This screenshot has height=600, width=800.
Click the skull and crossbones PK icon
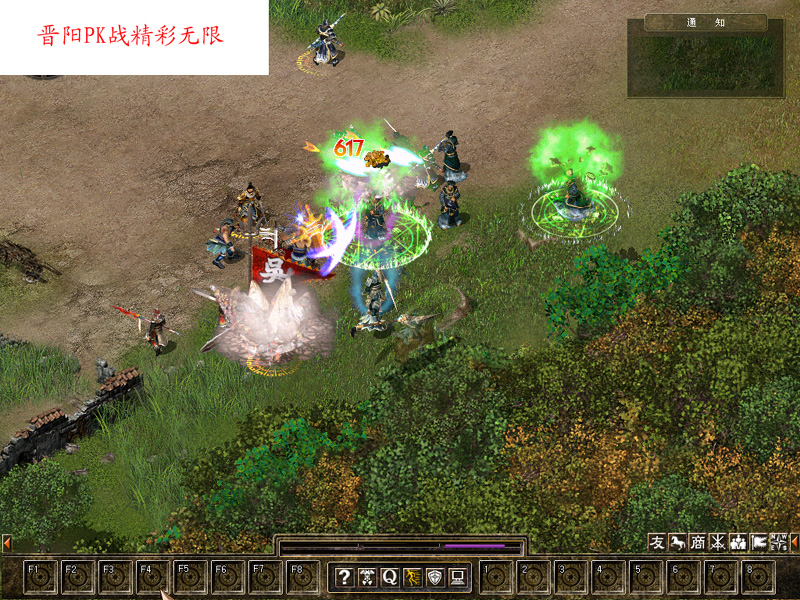coord(367,577)
